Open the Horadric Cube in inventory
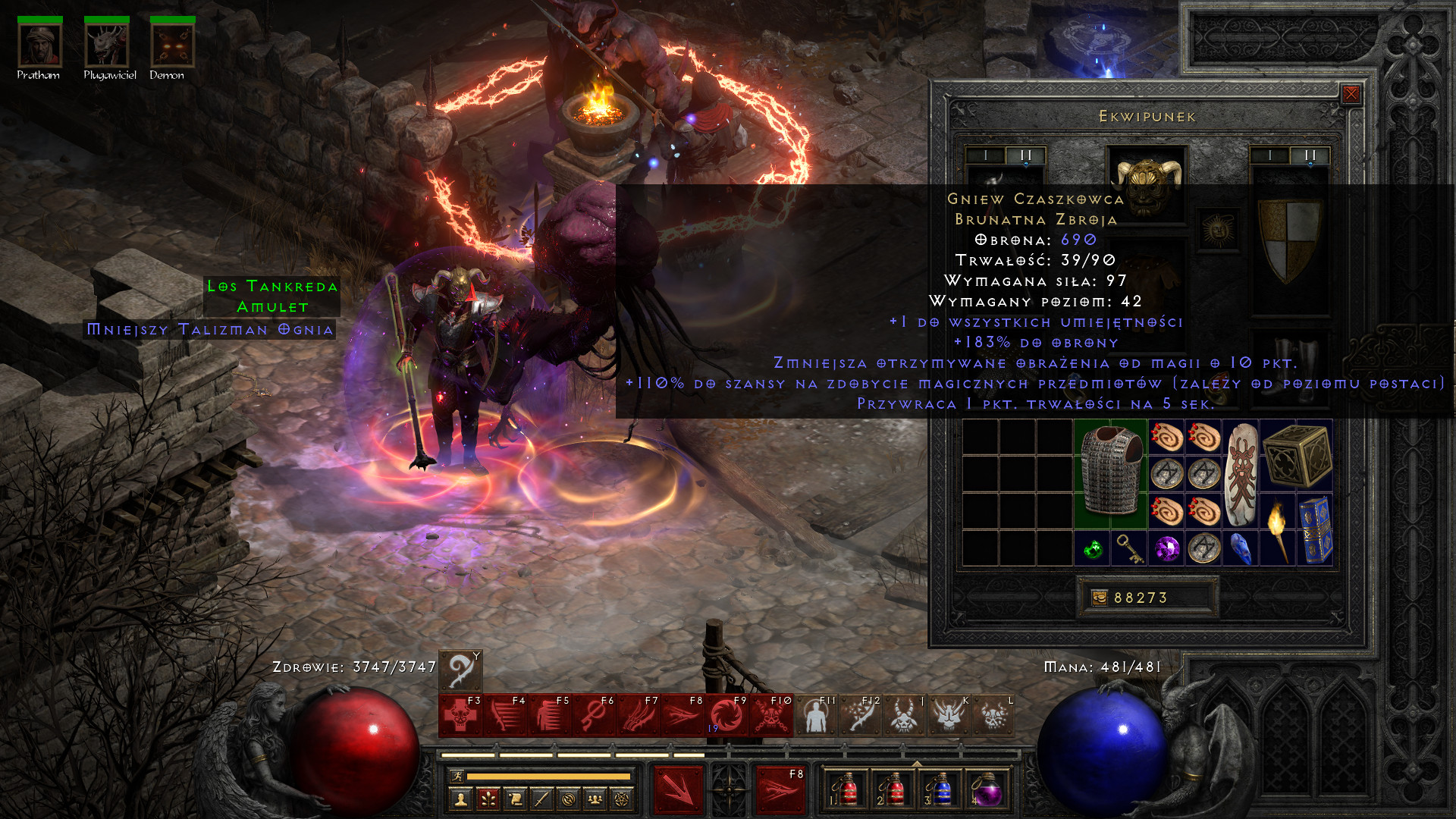Screen dimensions: 1456x819 tap(1297, 455)
